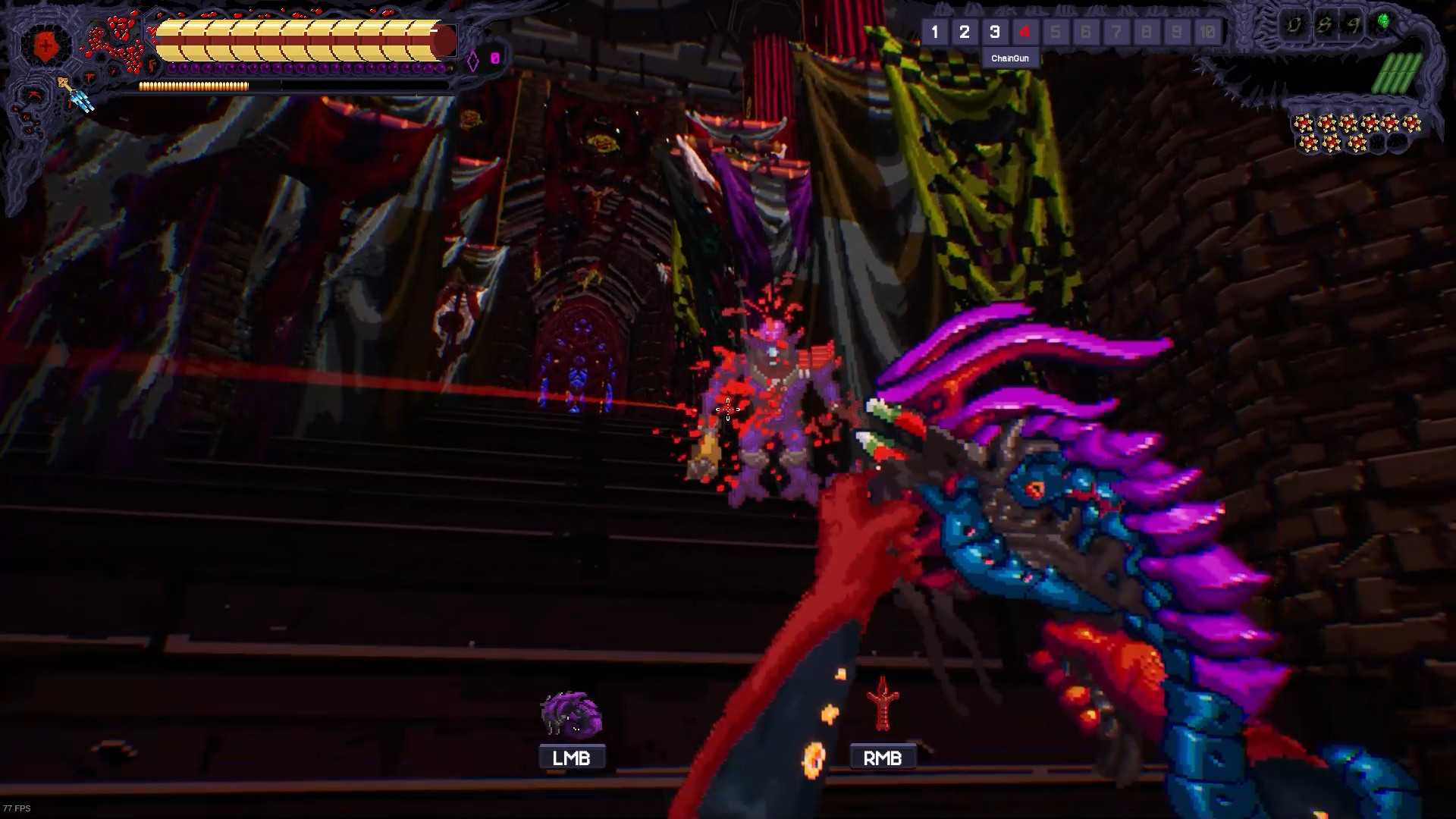Click the RMB prompt label

pos(883,756)
